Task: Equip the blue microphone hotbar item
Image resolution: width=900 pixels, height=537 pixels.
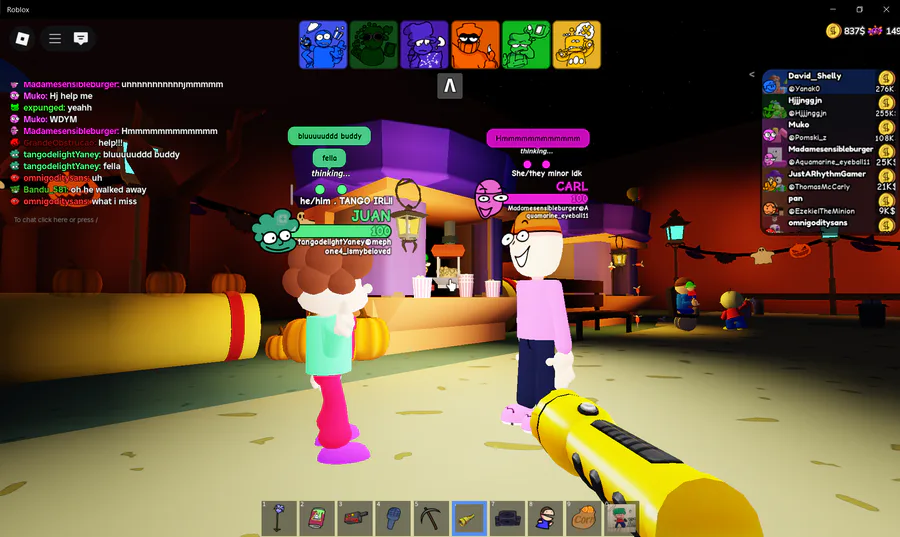Action: [393, 517]
